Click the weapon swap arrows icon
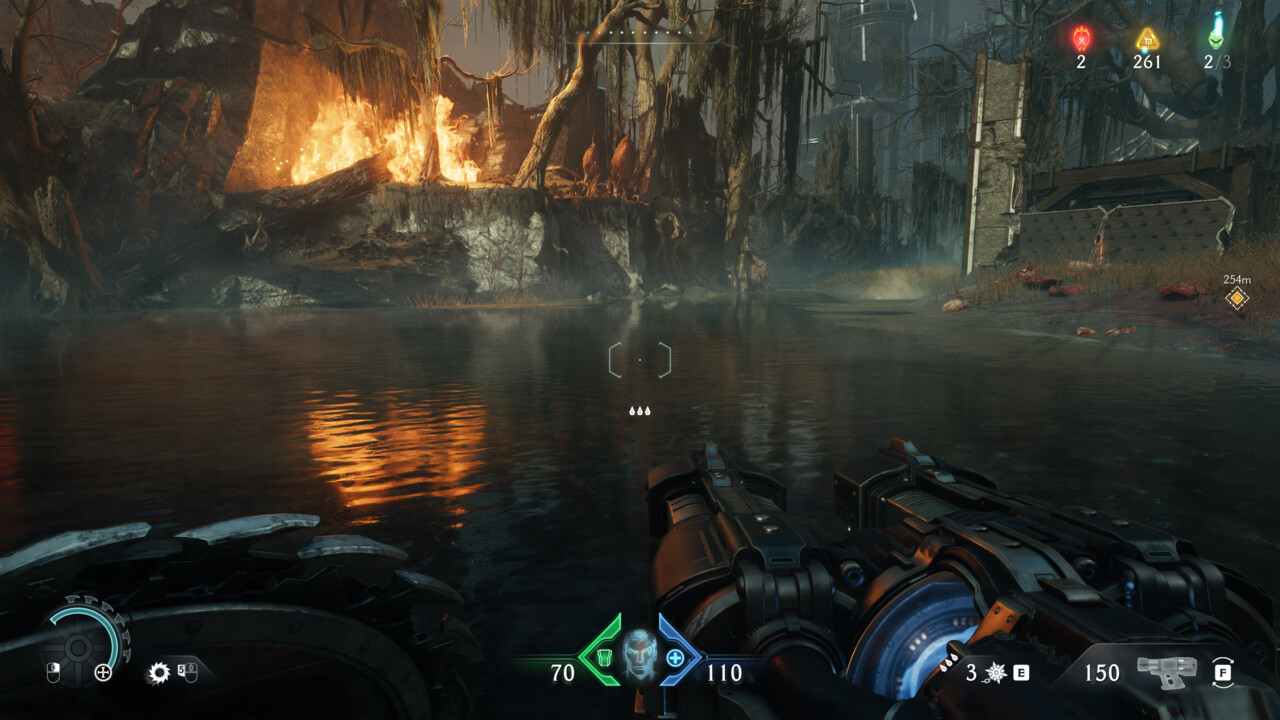 click(x=1222, y=672)
